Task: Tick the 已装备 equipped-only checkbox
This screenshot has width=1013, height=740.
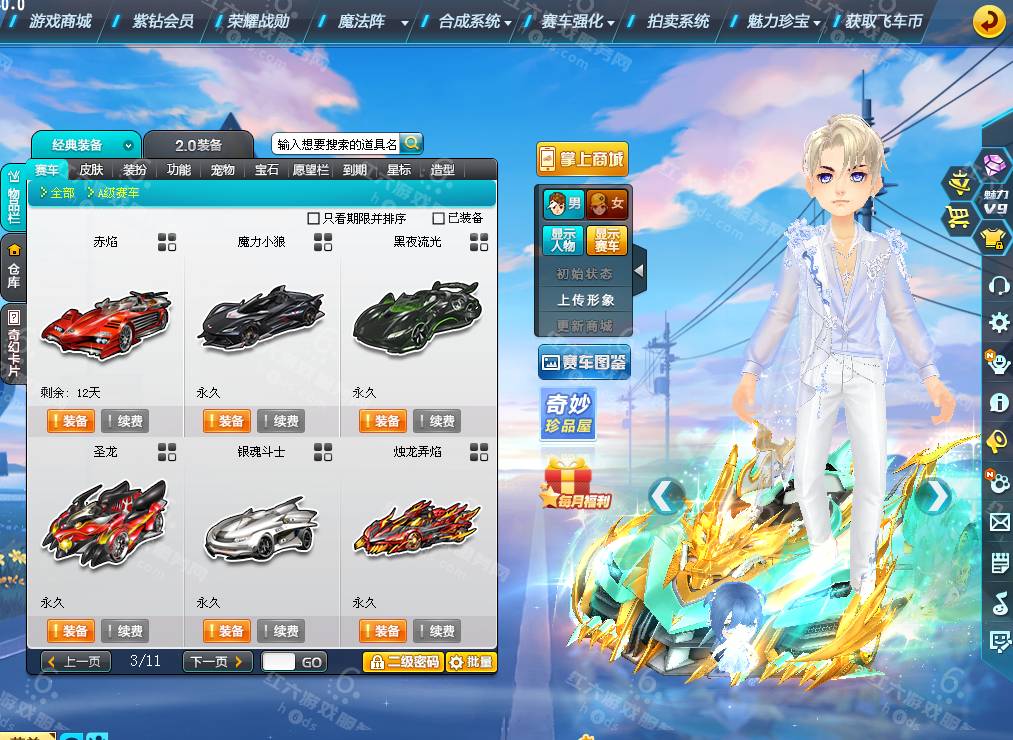Action: (438, 218)
